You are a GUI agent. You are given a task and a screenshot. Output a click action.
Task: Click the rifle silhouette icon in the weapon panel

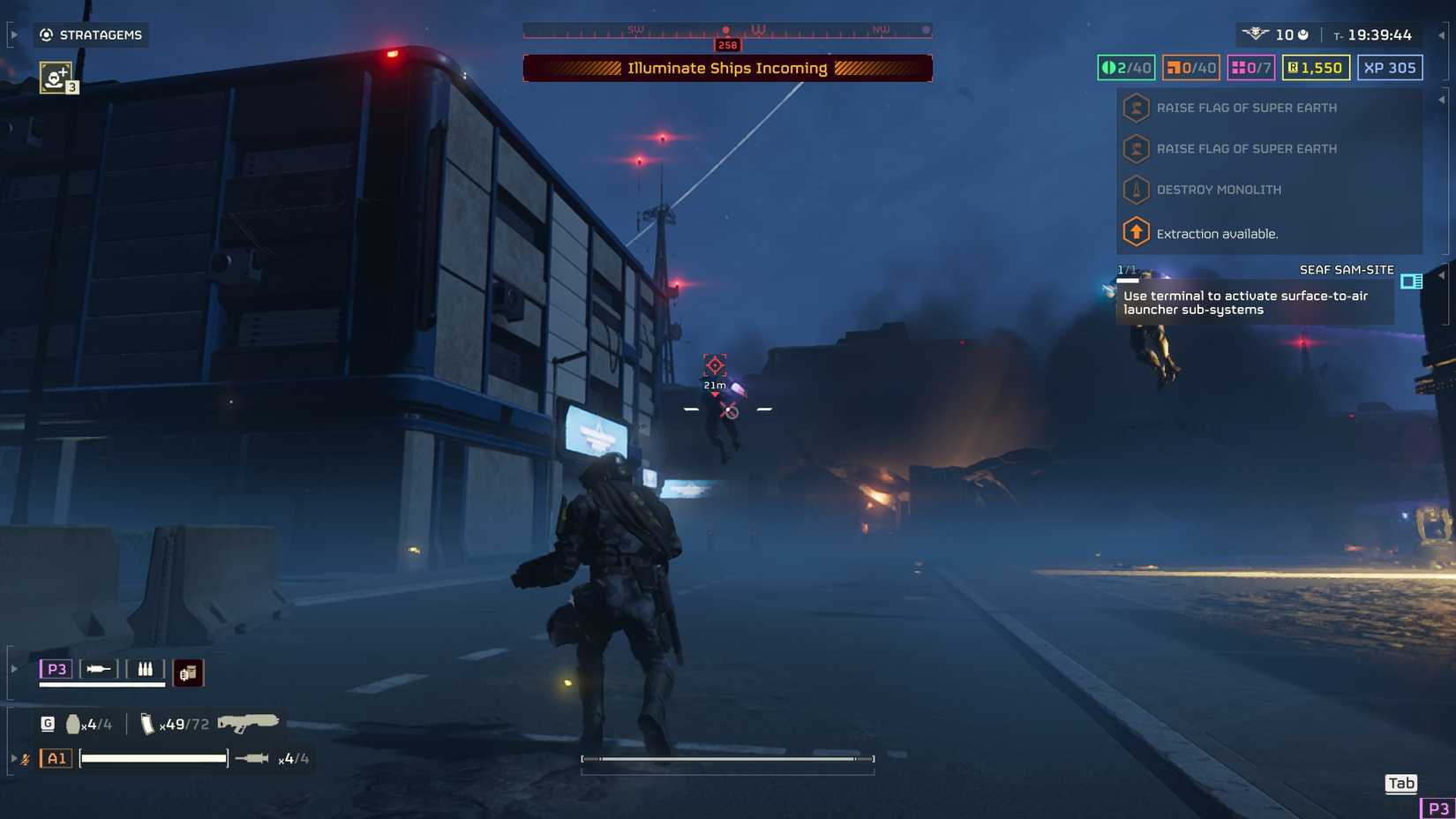(x=249, y=724)
